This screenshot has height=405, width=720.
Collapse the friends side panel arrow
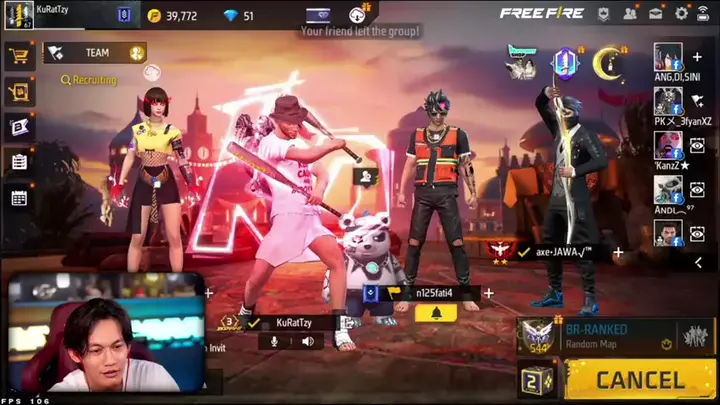pos(698,262)
